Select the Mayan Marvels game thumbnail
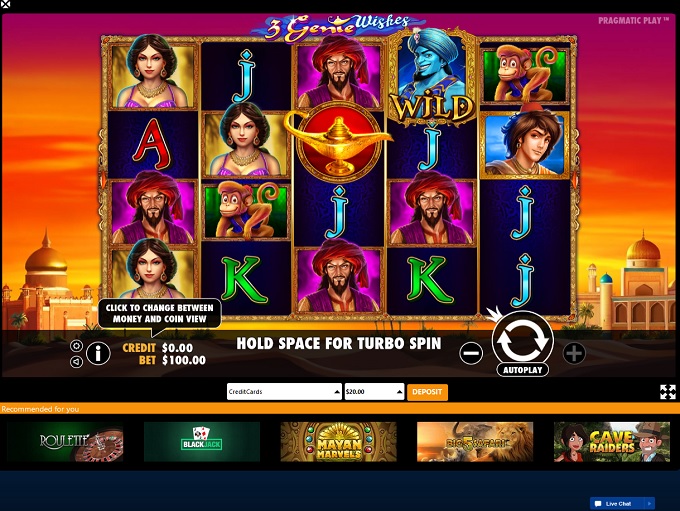680x511 pixels. click(338, 441)
